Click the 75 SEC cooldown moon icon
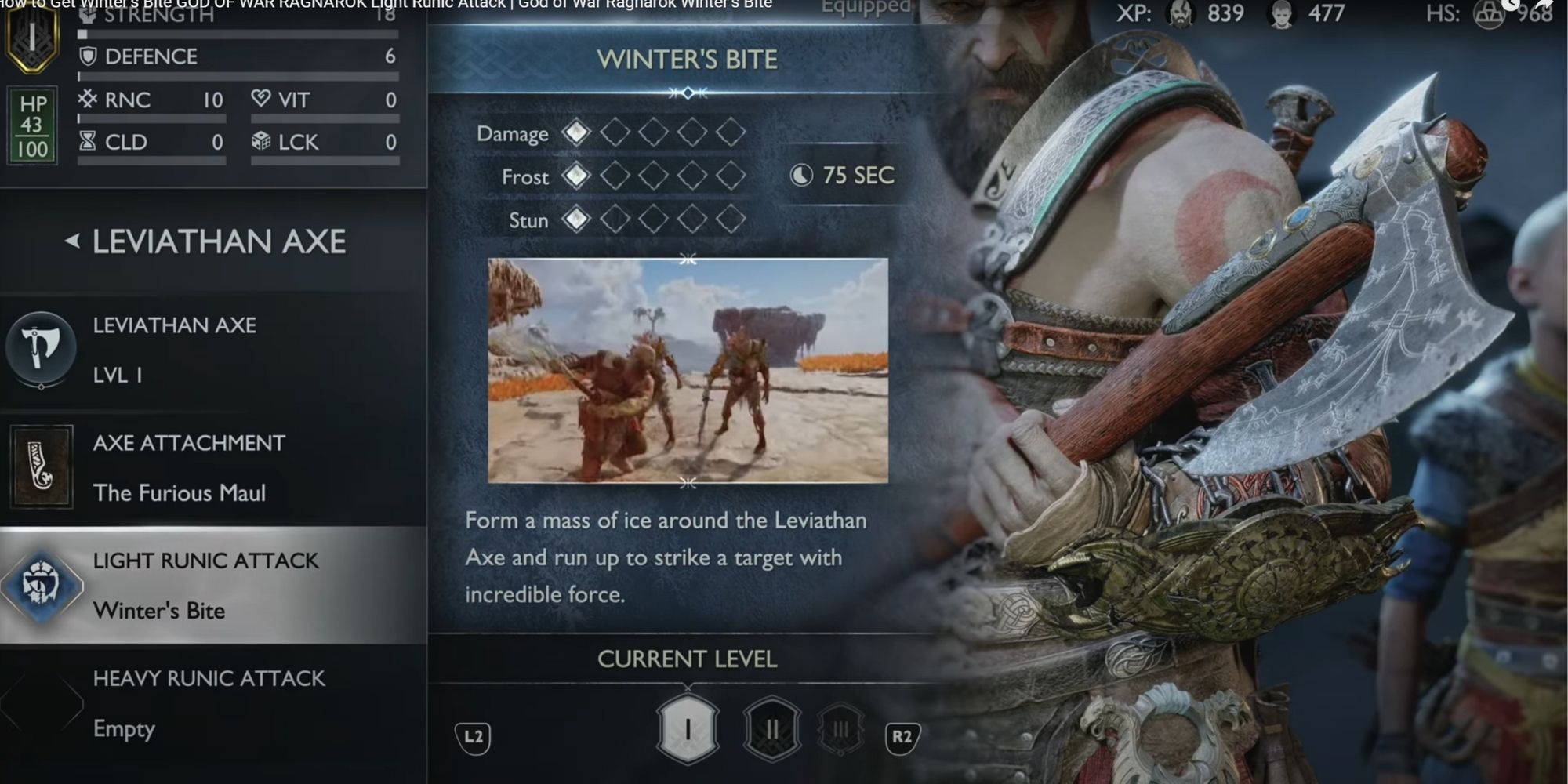 (x=801, y=176)
